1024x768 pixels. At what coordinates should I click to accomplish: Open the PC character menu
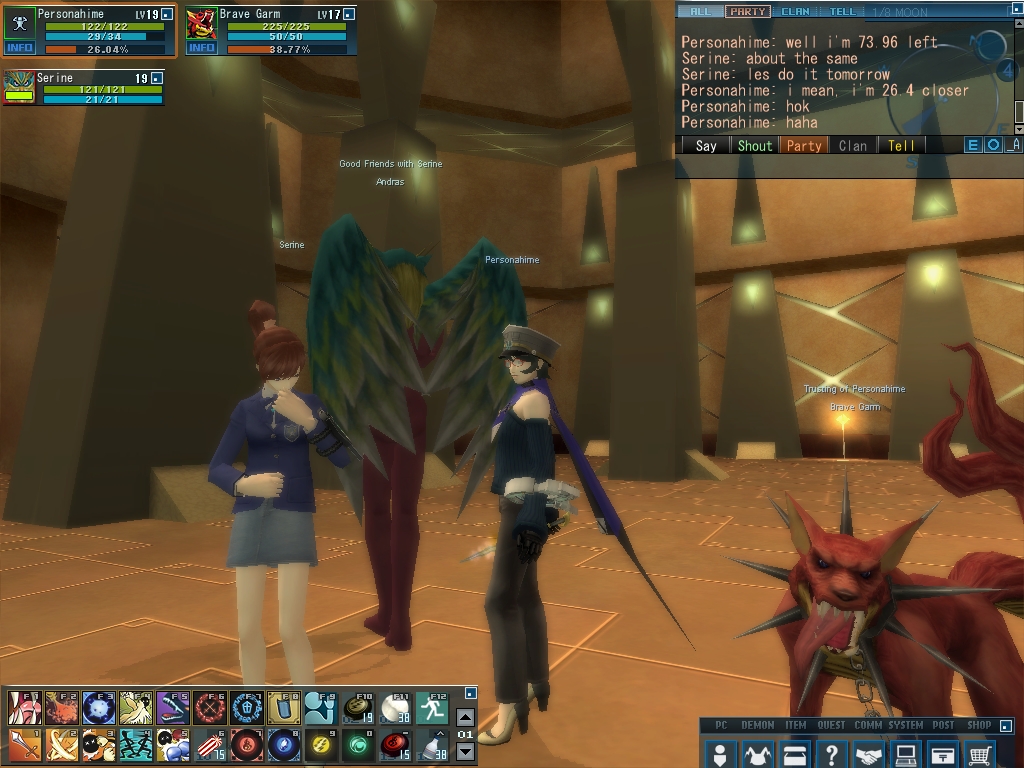pyautogui.click(x=719, y=754)
